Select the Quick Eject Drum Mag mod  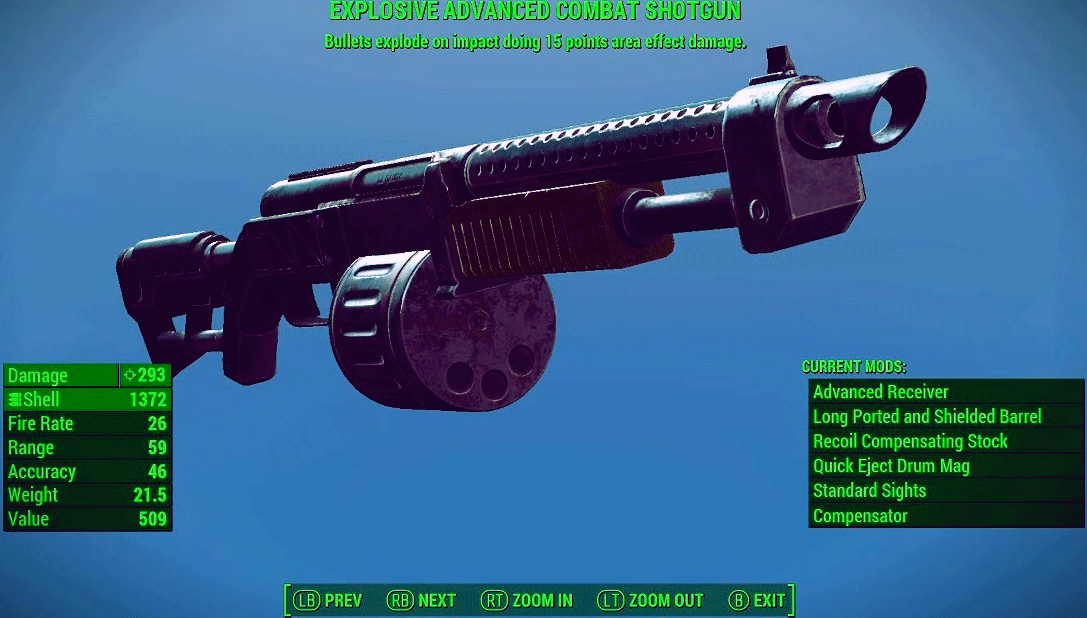945,466
